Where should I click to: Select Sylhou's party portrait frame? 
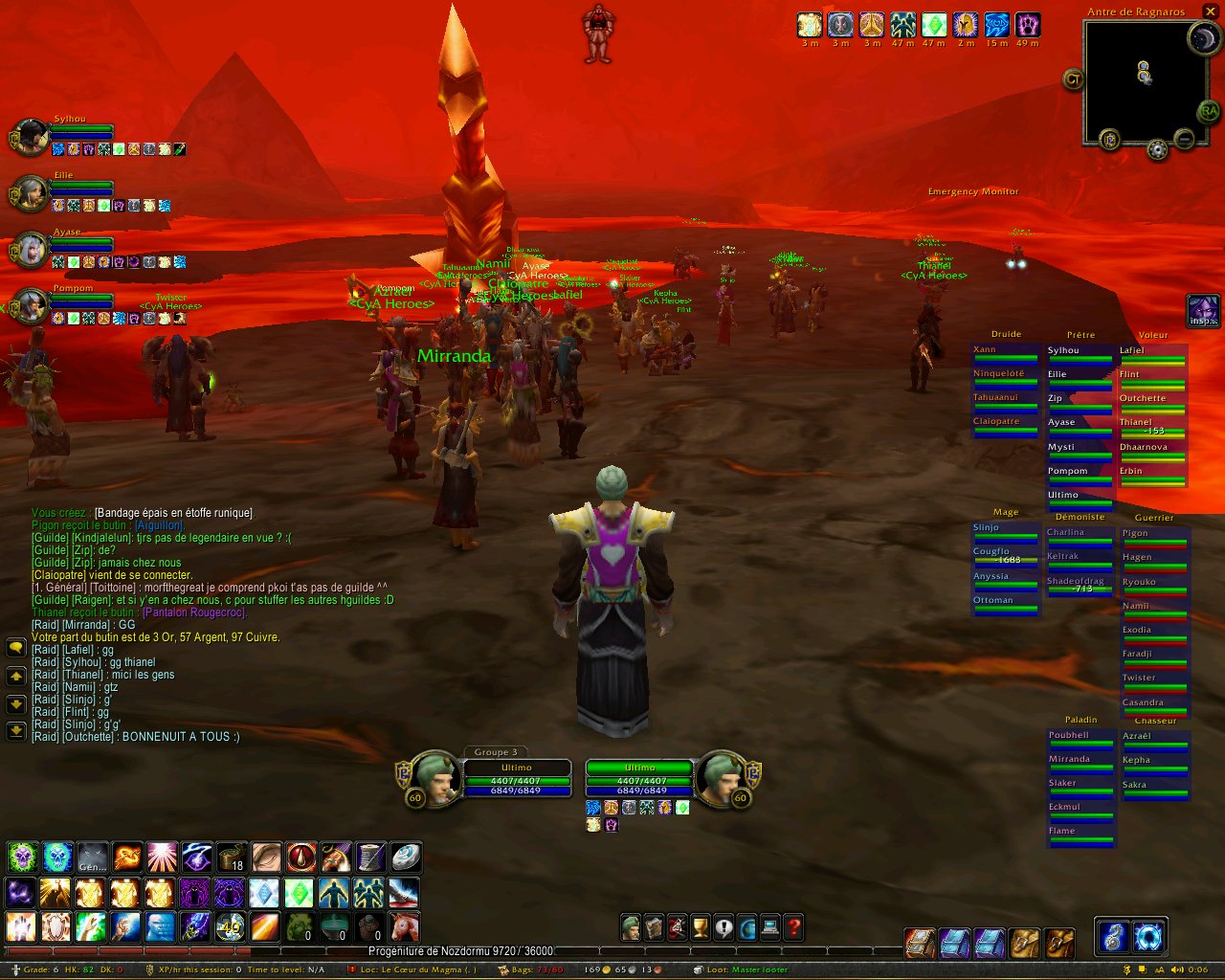coord(31,137)
